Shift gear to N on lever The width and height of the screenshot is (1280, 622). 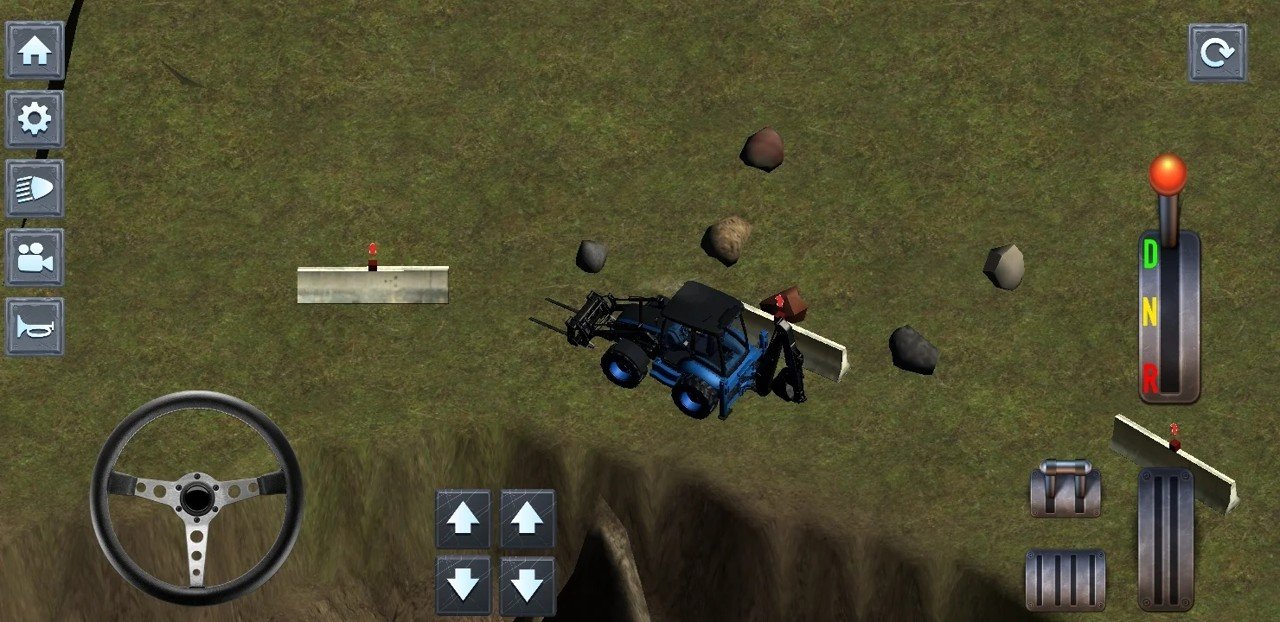point(1150,315)
